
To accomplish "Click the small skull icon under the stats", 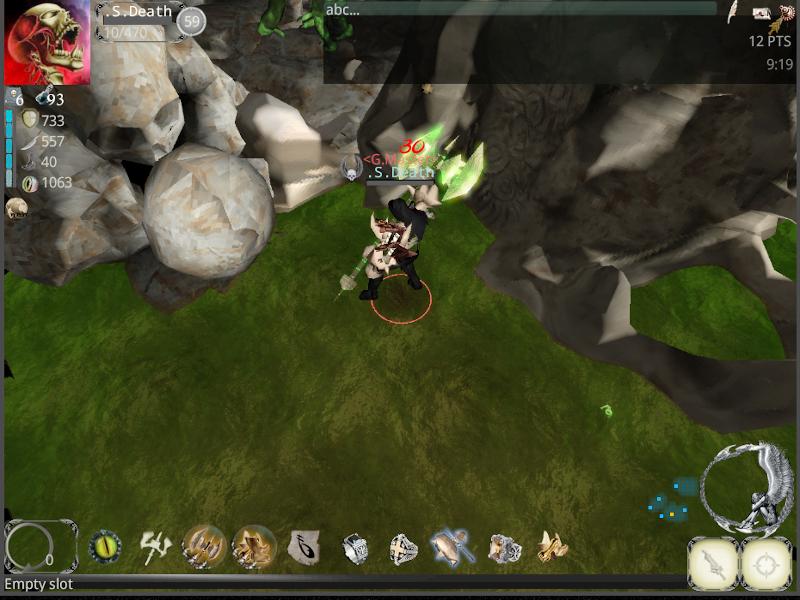I will point(15,208).
